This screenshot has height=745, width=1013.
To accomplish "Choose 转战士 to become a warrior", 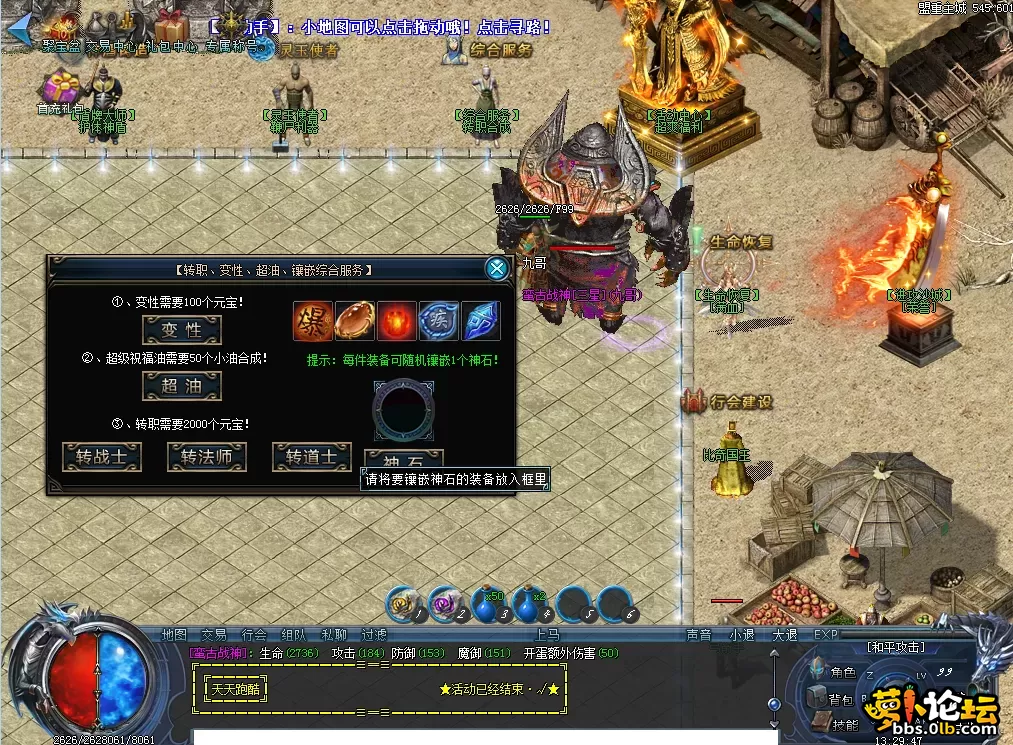I will 102,457.
